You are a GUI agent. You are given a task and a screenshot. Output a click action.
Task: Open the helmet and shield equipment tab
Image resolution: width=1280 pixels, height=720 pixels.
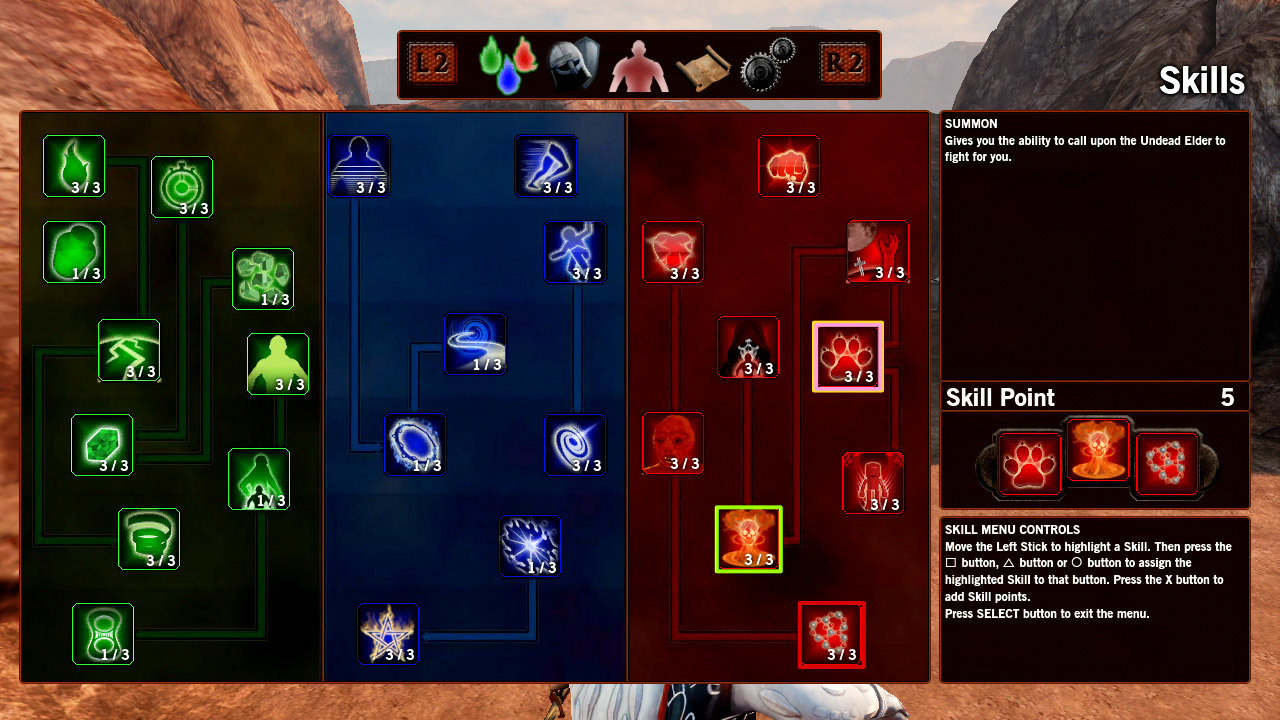click(x=573, y=65)
